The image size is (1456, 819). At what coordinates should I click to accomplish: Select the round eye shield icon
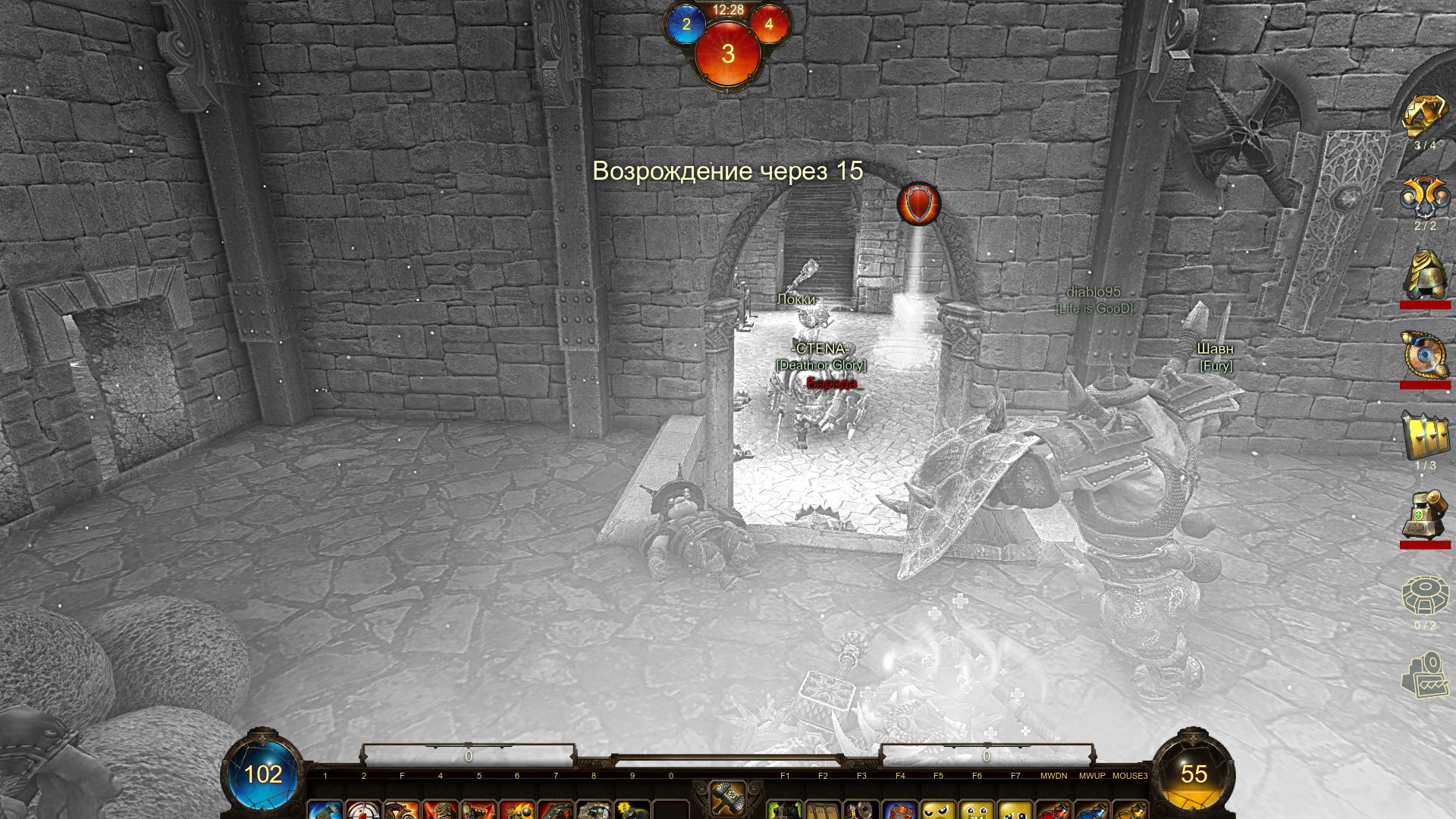click(x=1424, y=356)
